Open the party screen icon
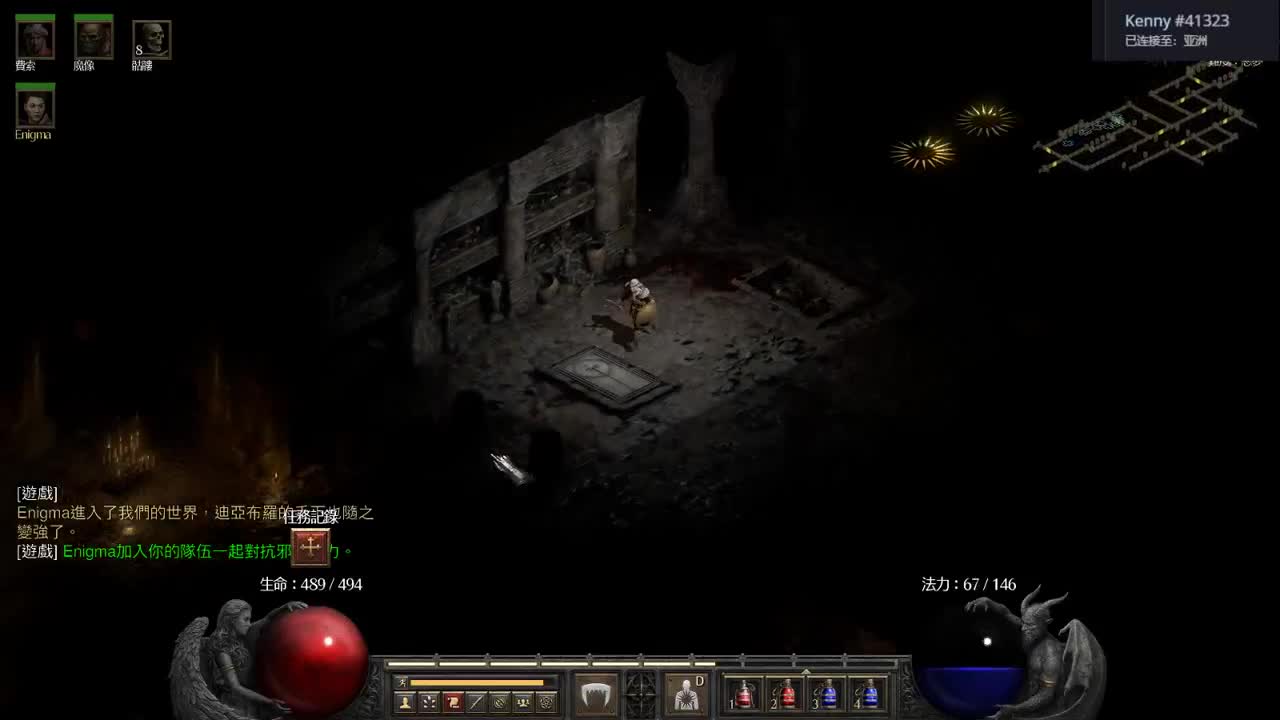This screenshot has height=720, width=1280. click(x=521, y=701)
